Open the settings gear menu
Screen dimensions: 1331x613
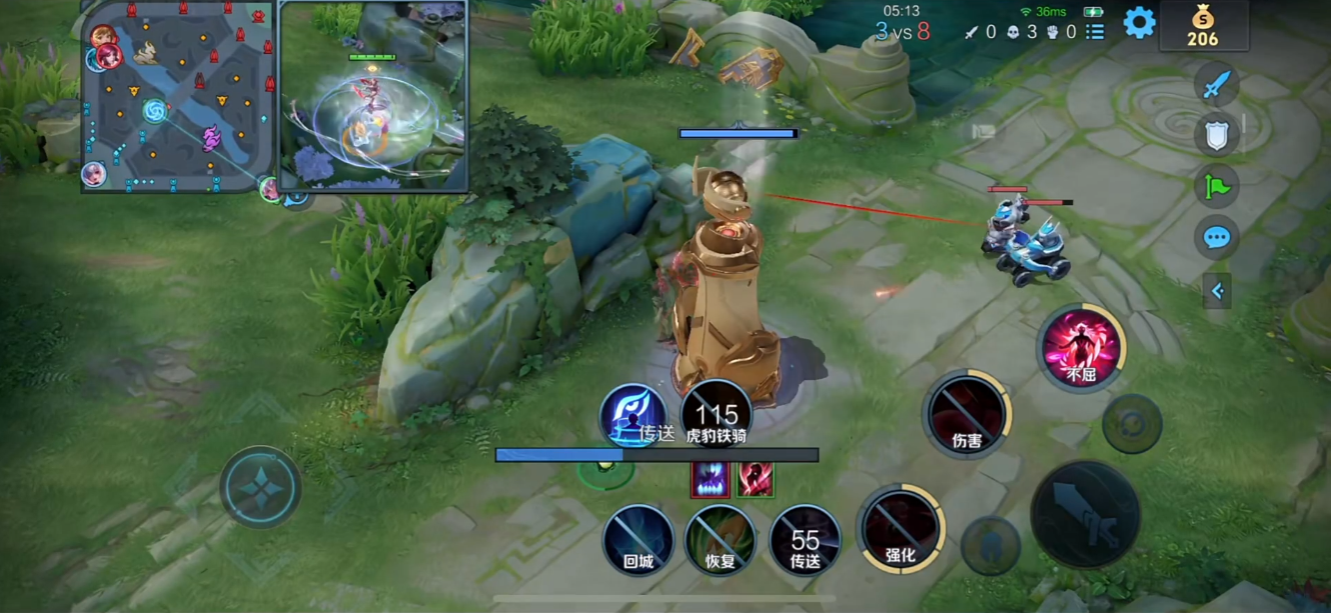tap(1139, 23)
